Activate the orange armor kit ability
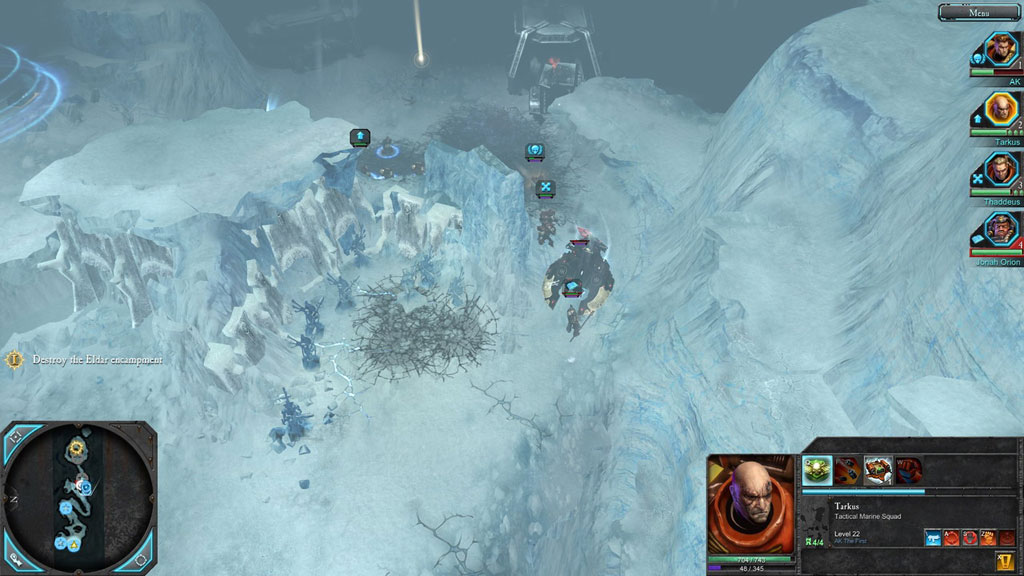Screen dimensions: 1024x576 pyautogui.click(x=878, y=468)
